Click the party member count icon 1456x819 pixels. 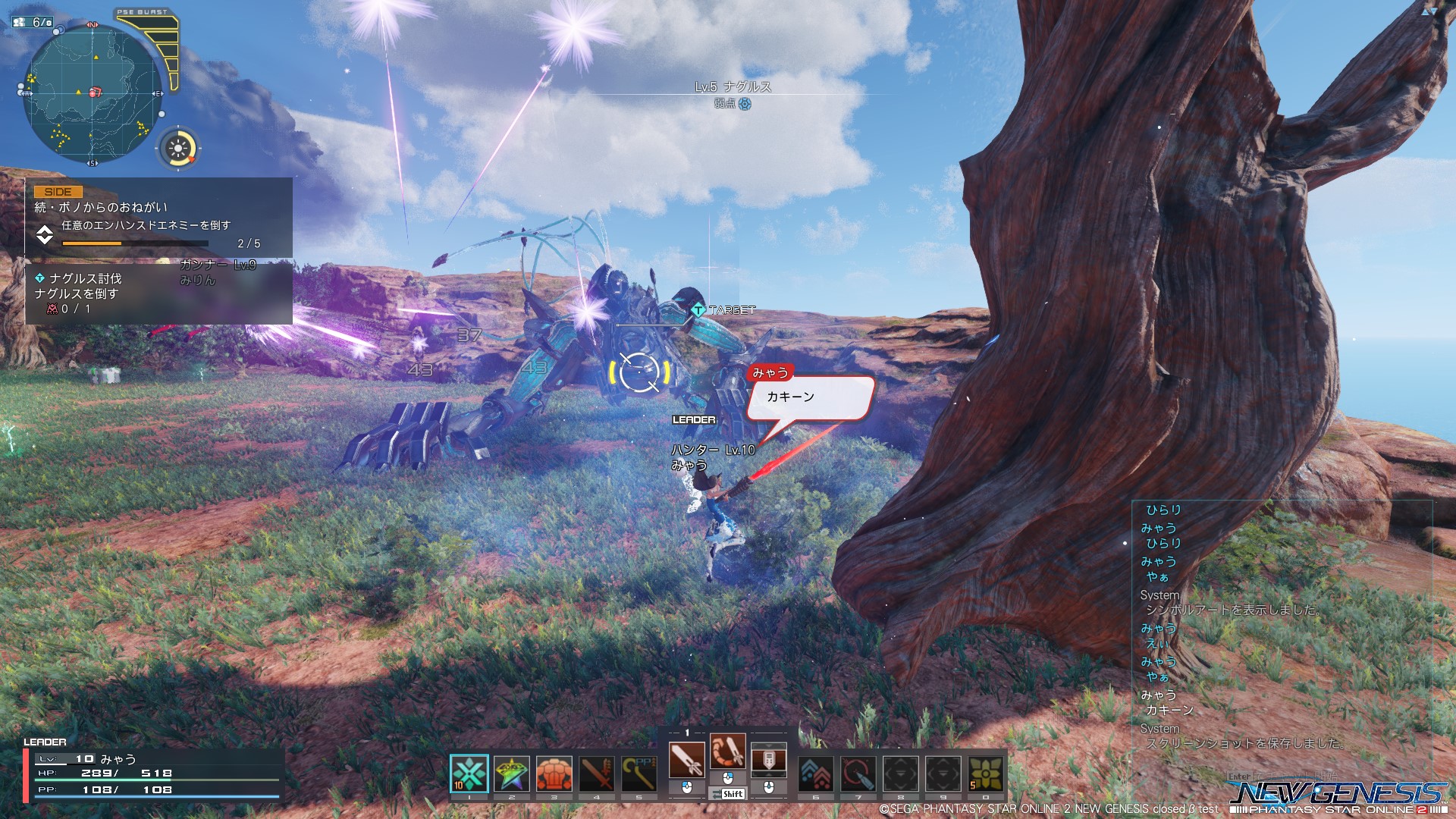tap(32, 23)
